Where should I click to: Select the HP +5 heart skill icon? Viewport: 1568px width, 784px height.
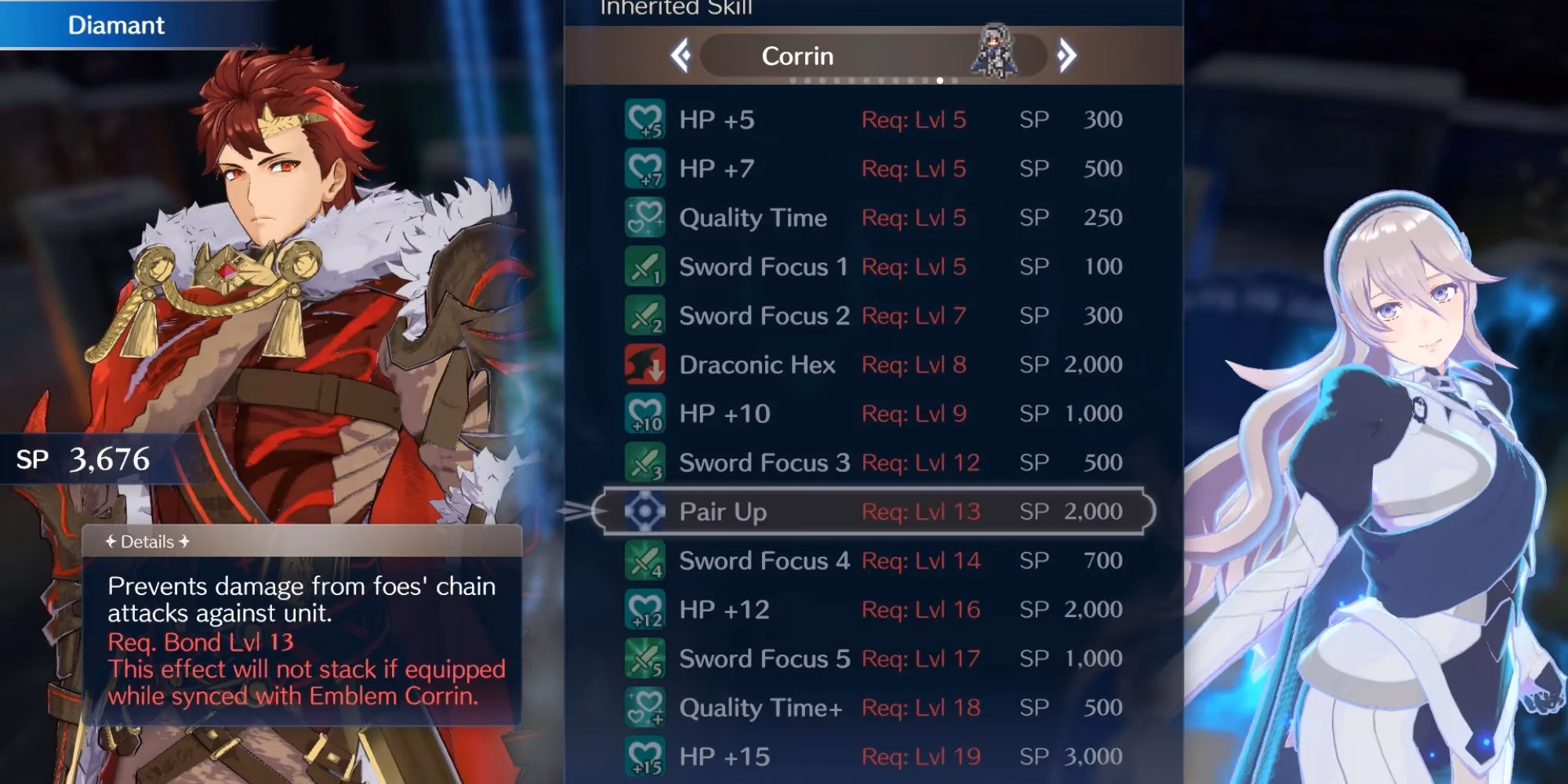coord(644,119)
